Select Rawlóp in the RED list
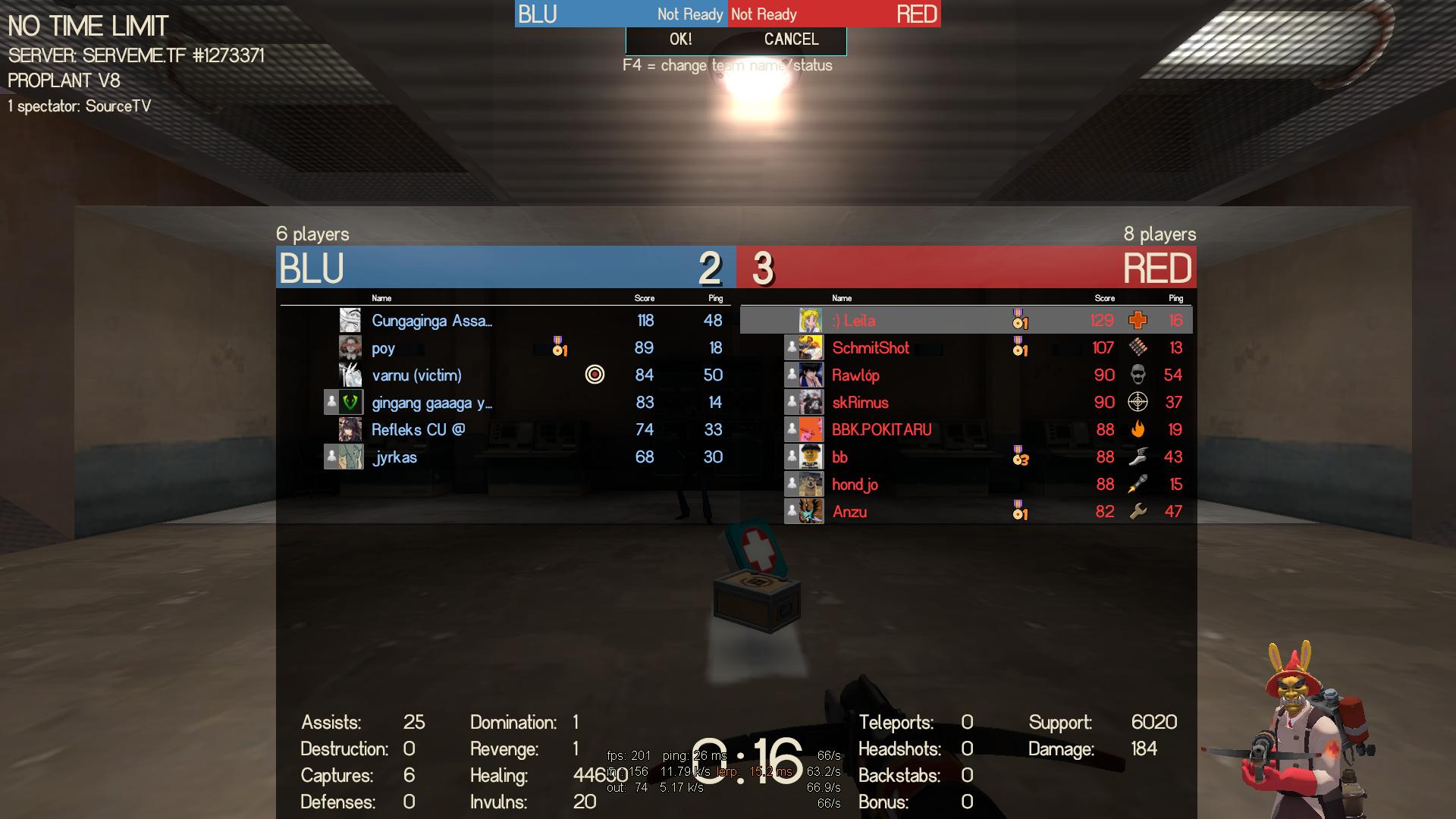Viewport: 1456px width, 819px height. pos(855,375)
